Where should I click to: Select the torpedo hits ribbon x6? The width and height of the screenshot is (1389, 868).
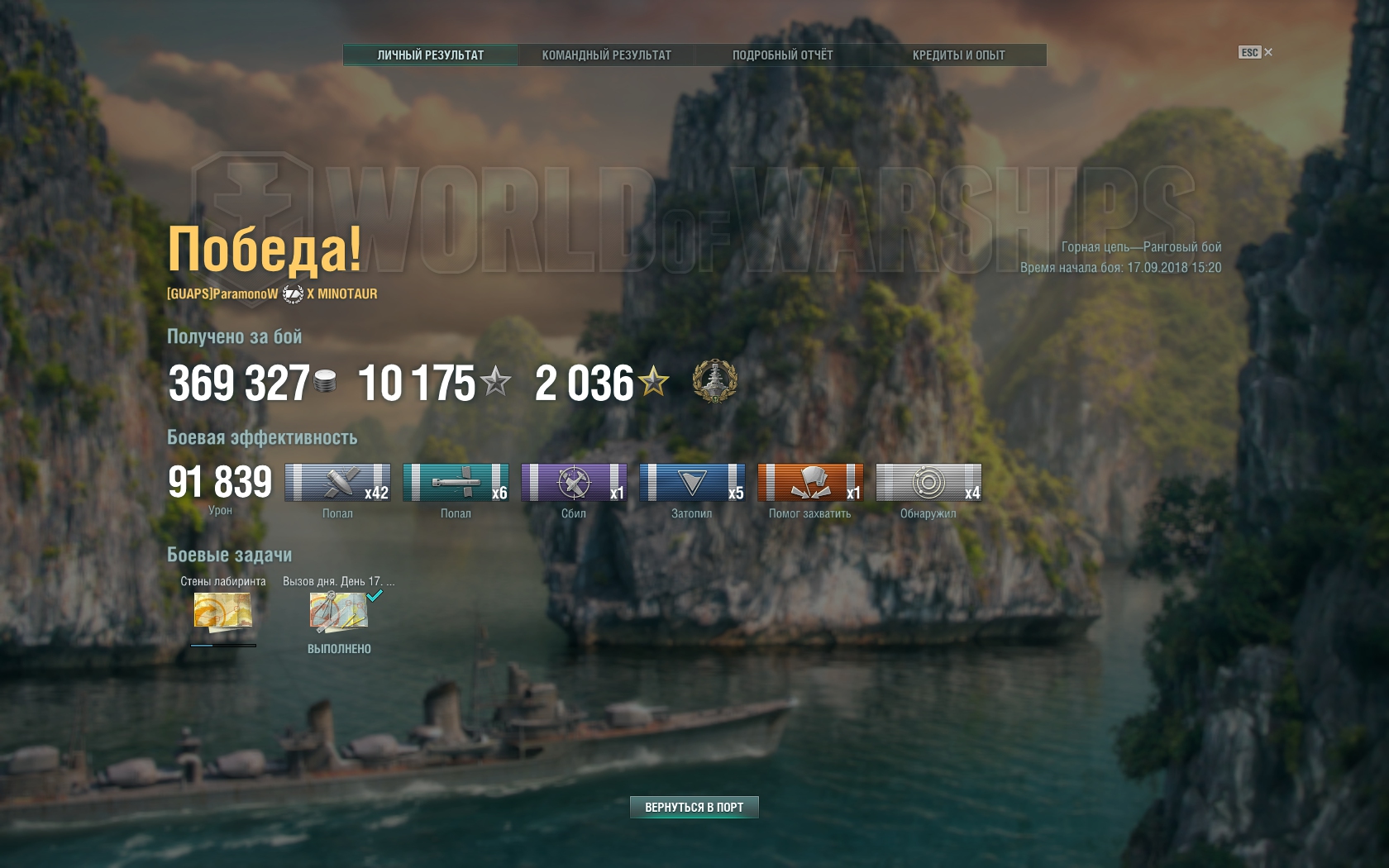point(456,483)
